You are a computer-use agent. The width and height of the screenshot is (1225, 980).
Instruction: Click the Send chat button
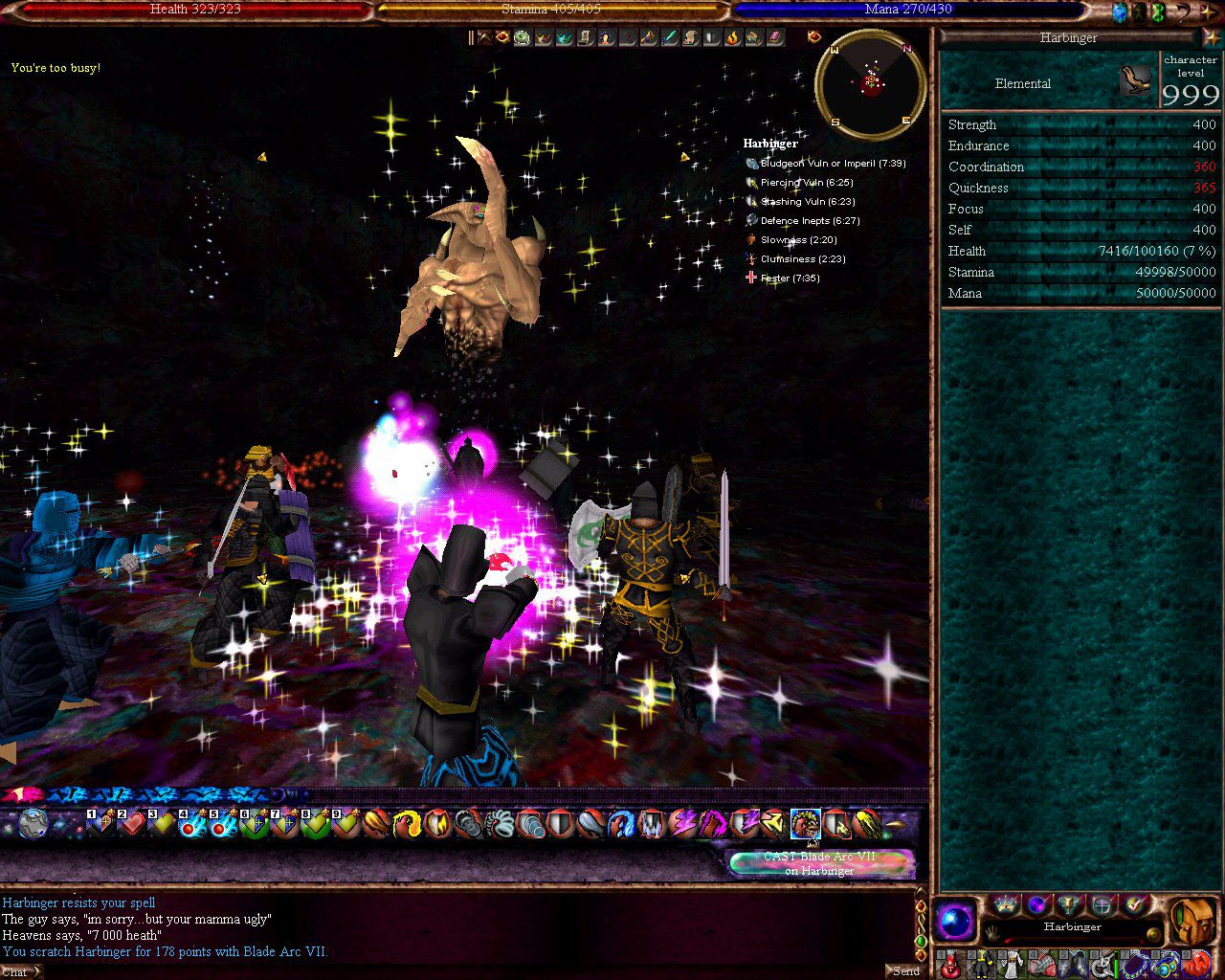[x=905, y=970]
